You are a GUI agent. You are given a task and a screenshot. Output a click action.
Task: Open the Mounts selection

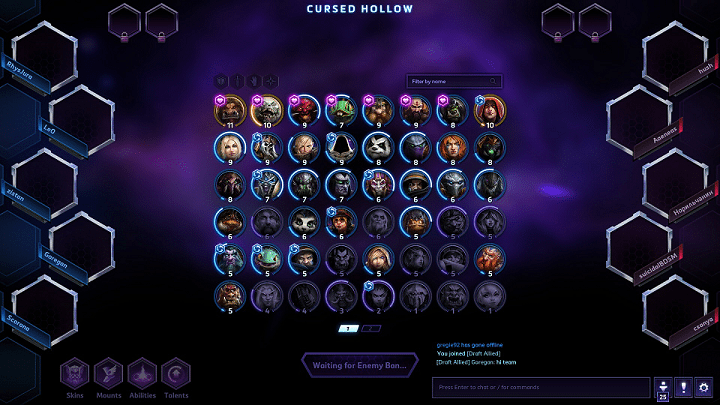(108, 375)
